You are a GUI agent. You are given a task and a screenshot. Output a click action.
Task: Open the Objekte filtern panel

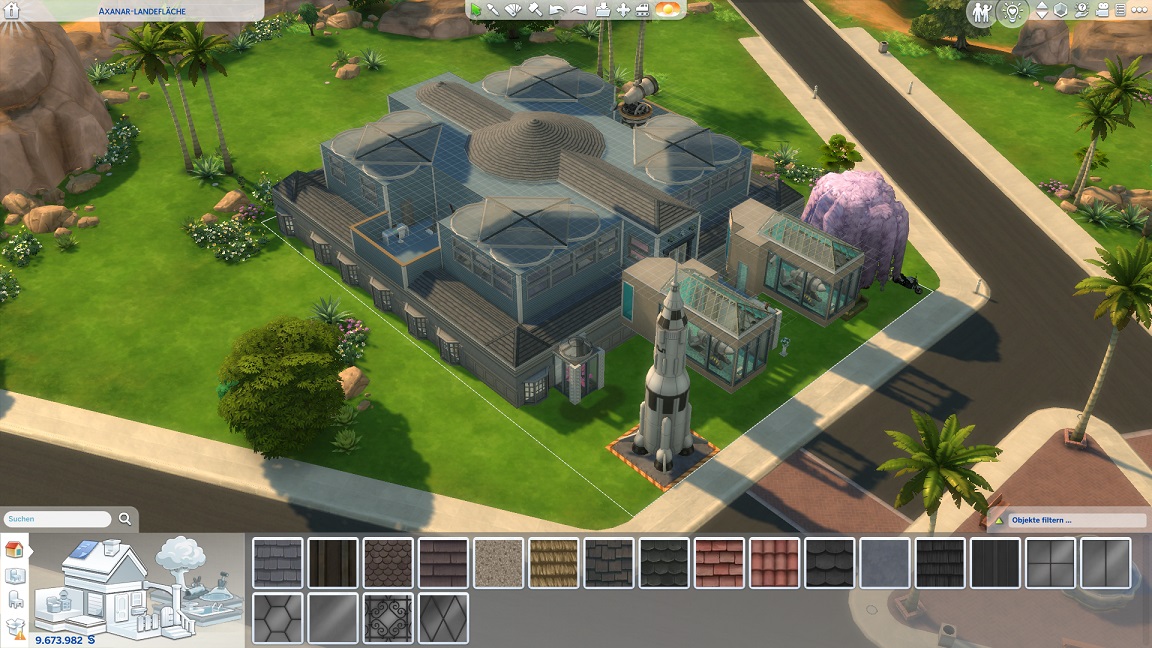[1071, 520]
